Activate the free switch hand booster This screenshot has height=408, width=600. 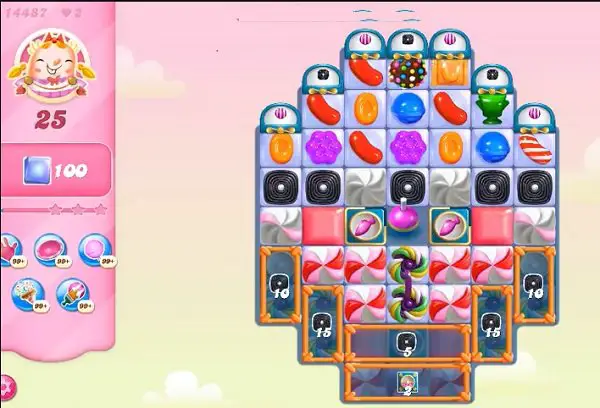click(x=5, y=249)
